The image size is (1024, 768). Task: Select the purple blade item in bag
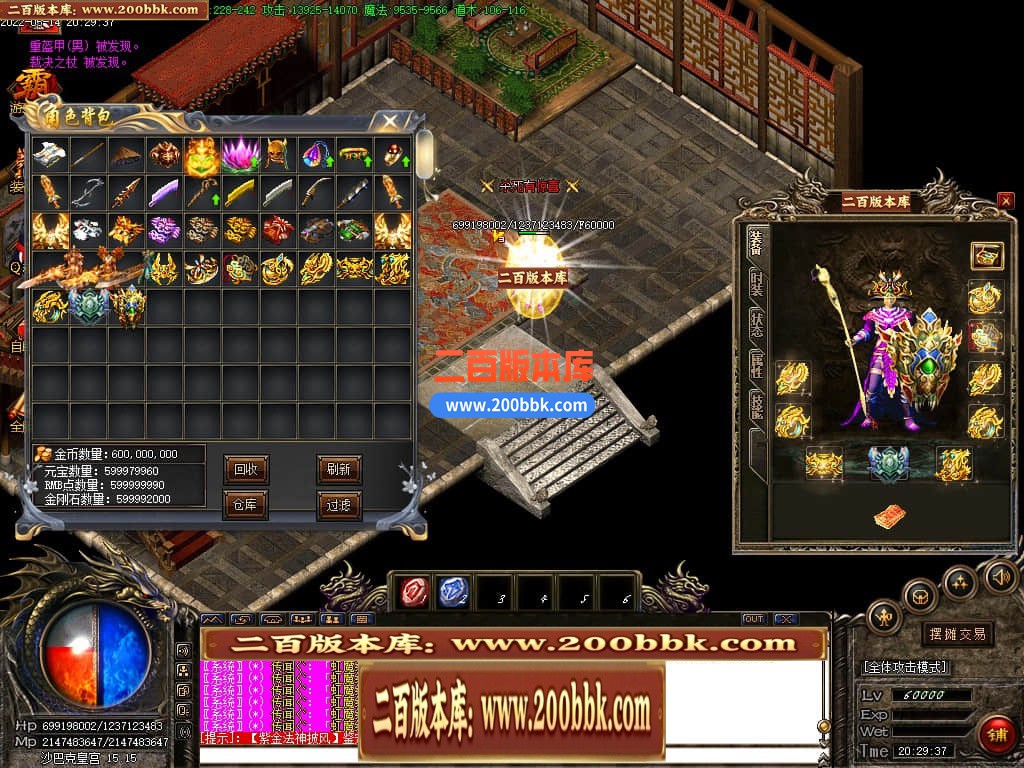click(x=163, y=193)
